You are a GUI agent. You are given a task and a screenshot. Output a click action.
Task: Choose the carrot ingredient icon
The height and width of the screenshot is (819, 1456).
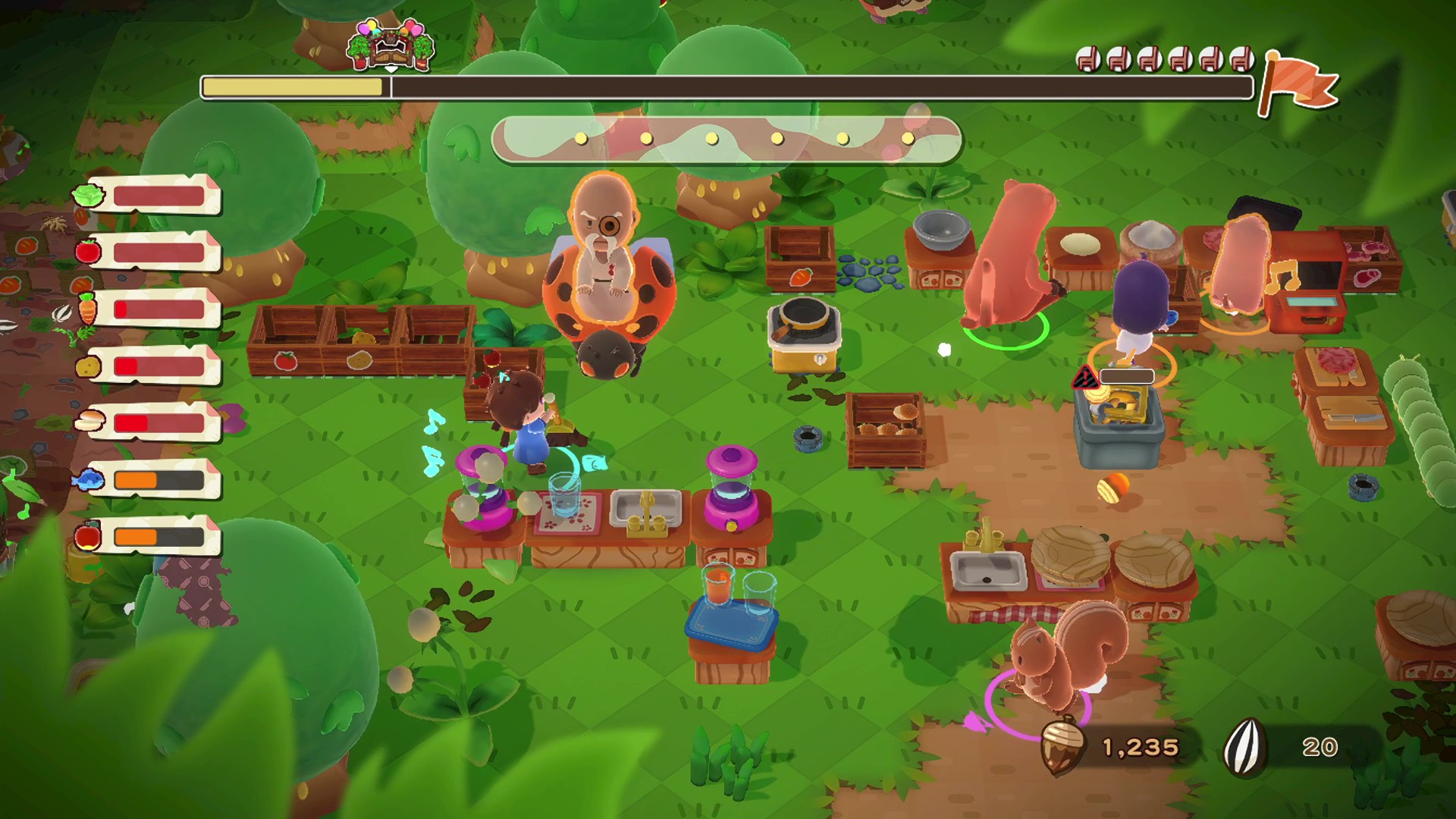88,309
